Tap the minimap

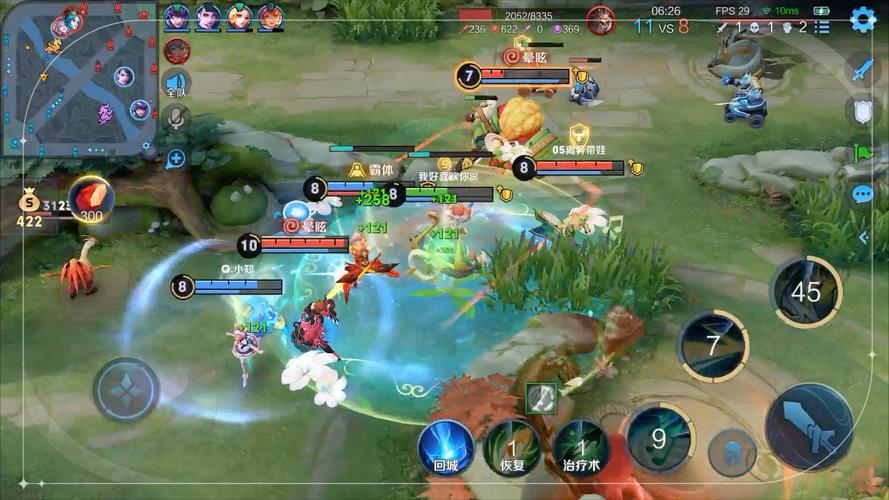[78, 78]
